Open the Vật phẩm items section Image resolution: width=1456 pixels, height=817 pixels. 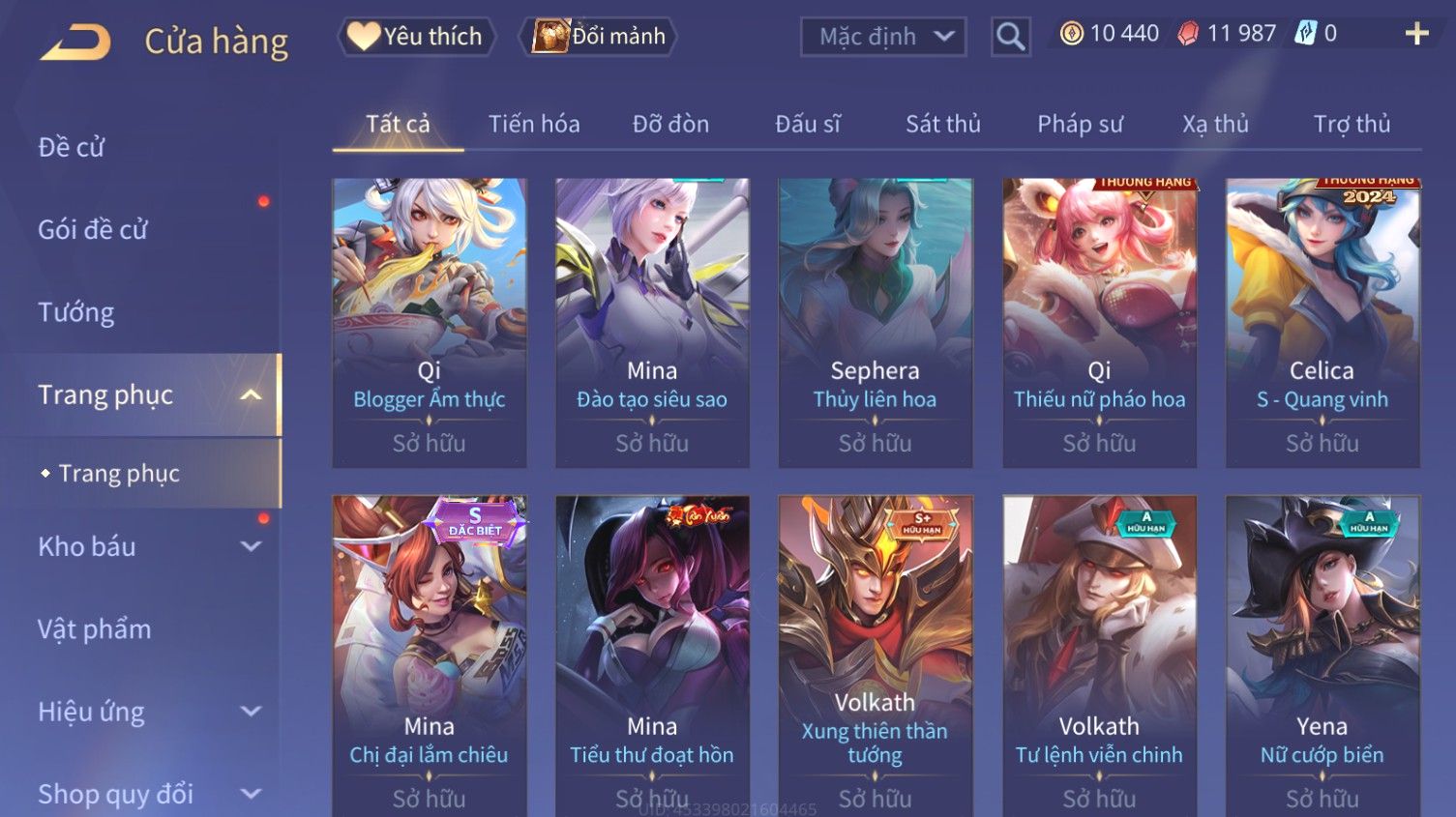tap(95, 629)
